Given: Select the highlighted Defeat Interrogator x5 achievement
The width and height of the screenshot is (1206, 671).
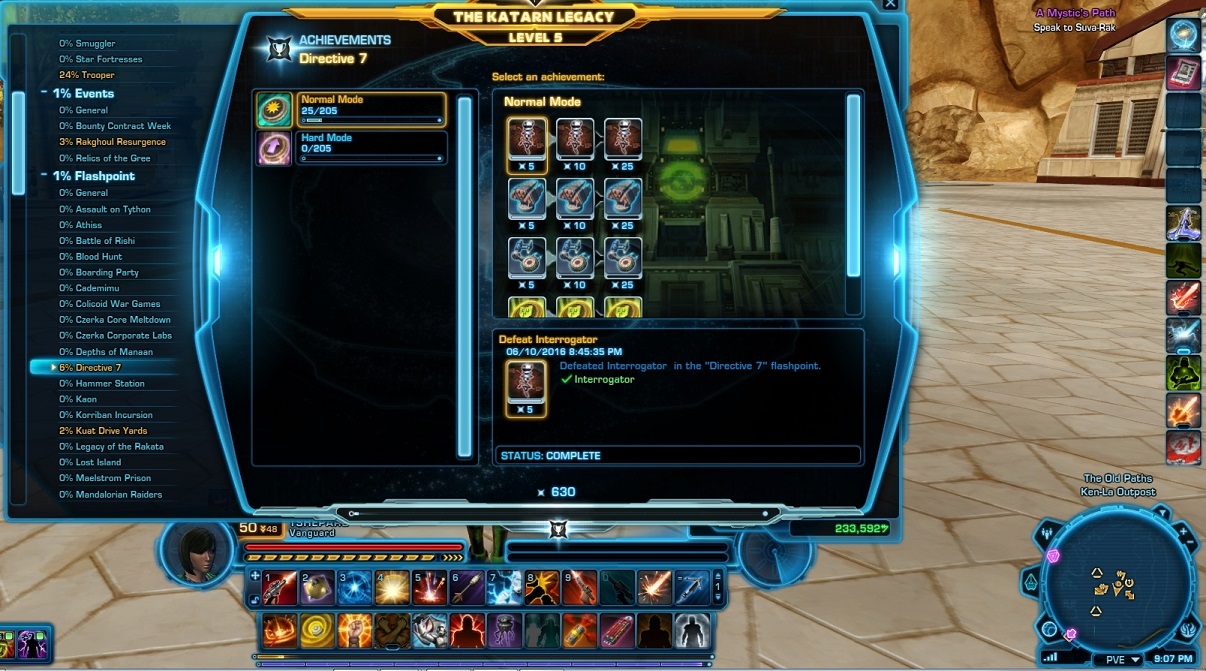Looking at the screenshot, I should [x=526, y=139].
